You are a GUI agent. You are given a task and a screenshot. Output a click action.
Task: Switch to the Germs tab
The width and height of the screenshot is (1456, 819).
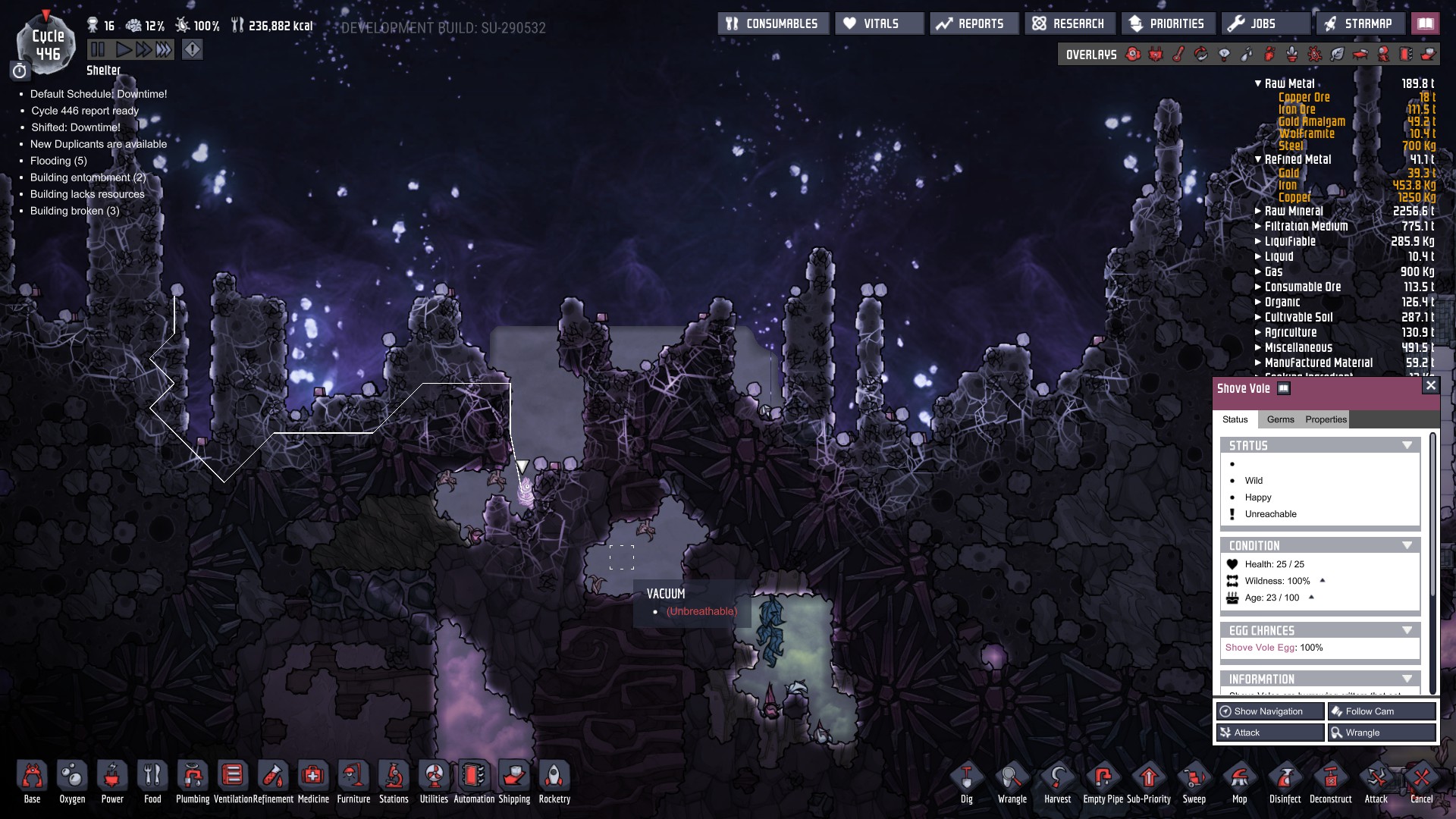(1280, 419)
